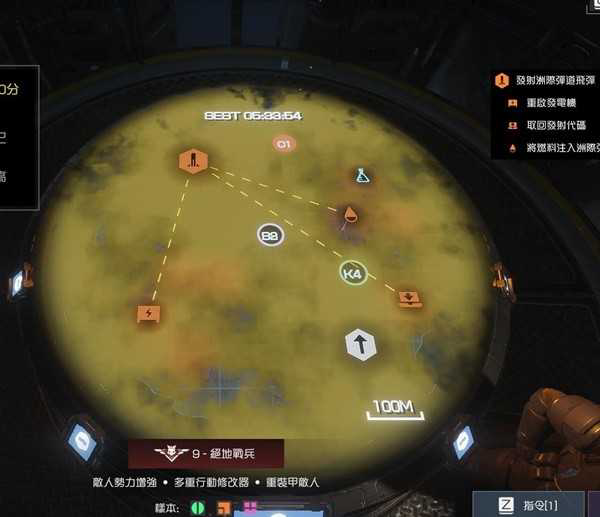Select the generator lightning bolt marker
The width and height of the screenshot is (600, 517).
click(149, 313)
